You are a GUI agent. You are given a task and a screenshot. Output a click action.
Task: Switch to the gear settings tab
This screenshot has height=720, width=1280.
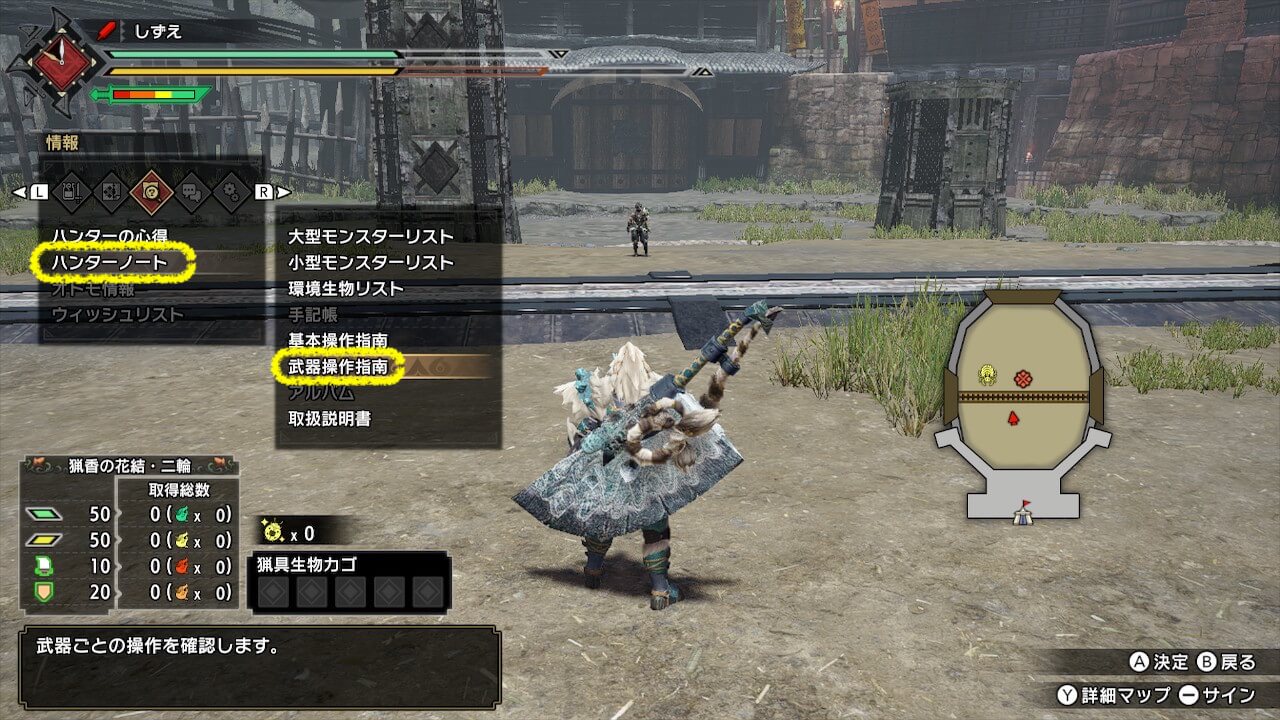coord(232,191)
